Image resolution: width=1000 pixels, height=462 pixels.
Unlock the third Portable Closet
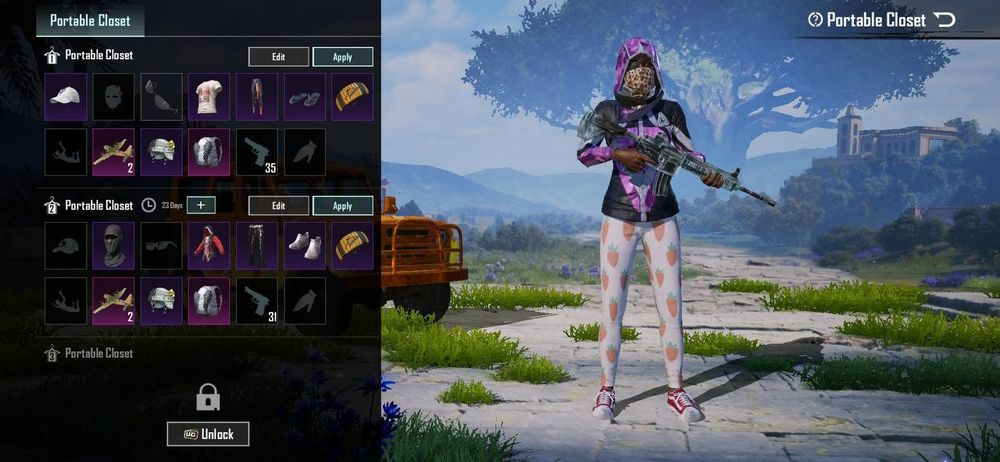coord(208,434)
